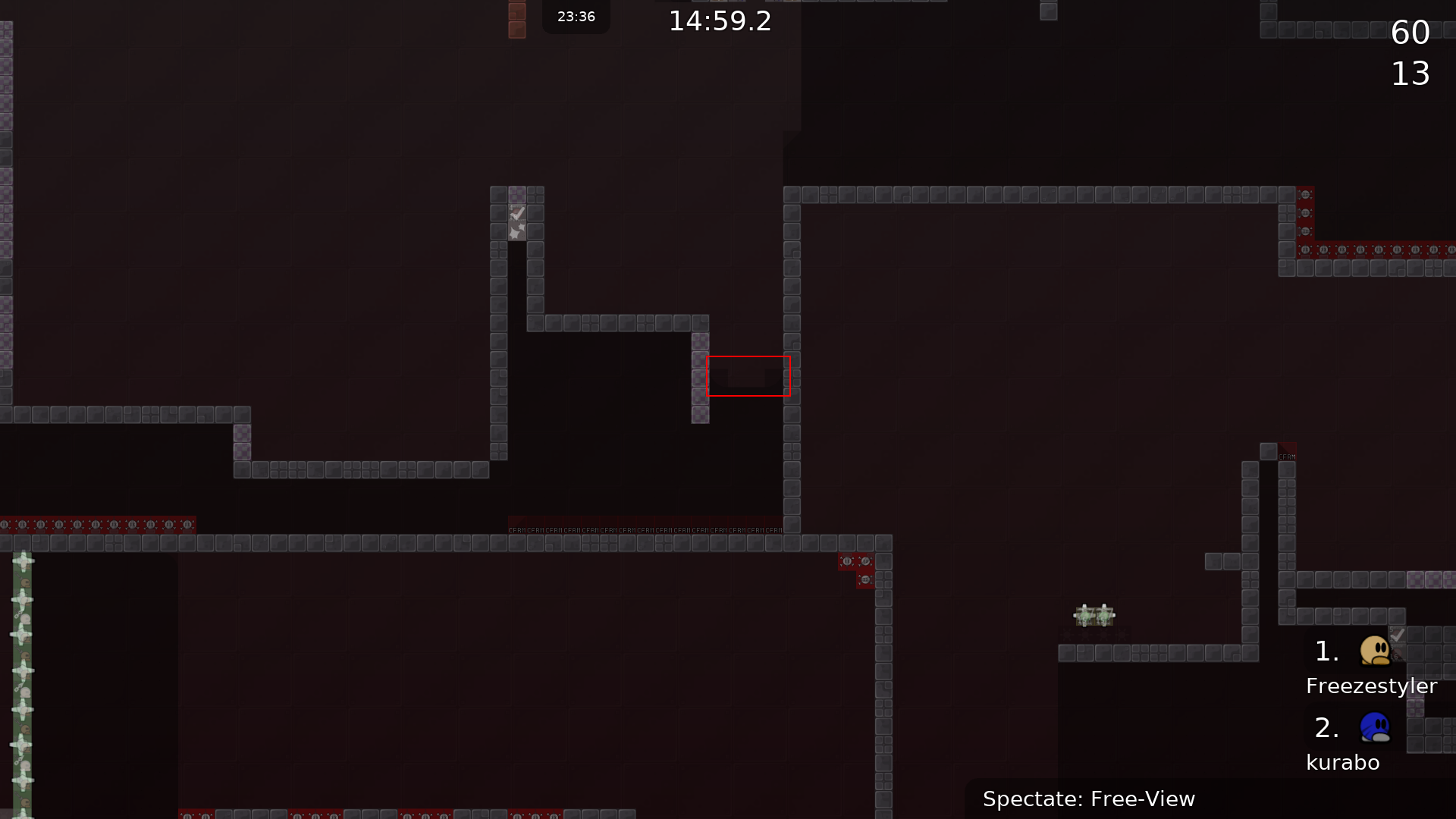Click the kurabo player name
This screenshot has height=819, width=1456.
coord(1342,763)
